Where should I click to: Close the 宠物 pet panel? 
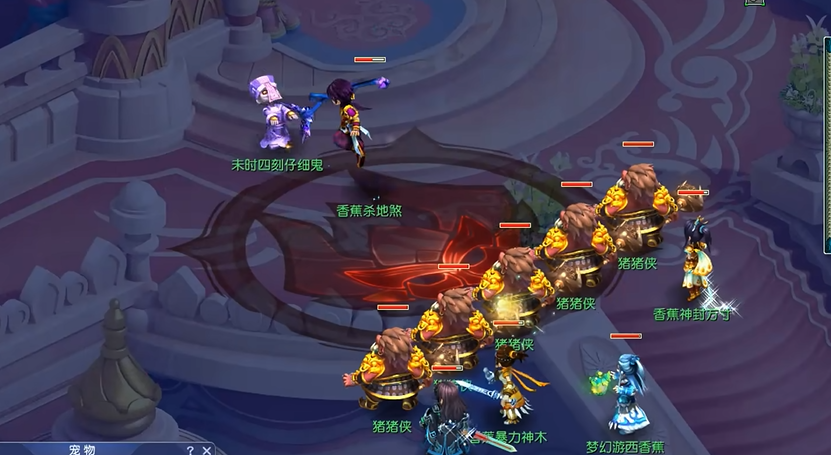[x=206, y=450]
